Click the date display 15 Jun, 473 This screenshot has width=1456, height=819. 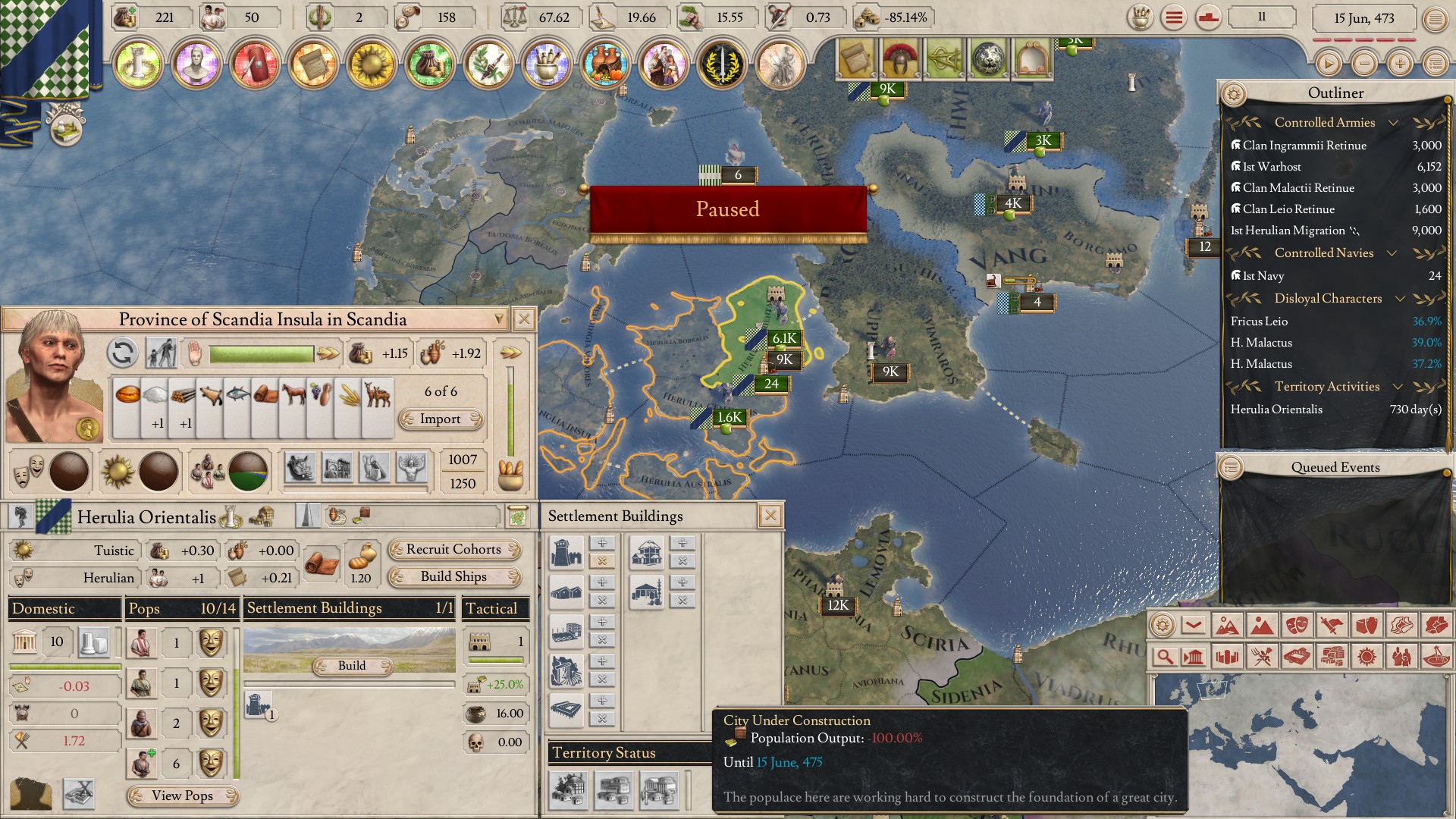pyautogui.click(x=1363, y=18)
